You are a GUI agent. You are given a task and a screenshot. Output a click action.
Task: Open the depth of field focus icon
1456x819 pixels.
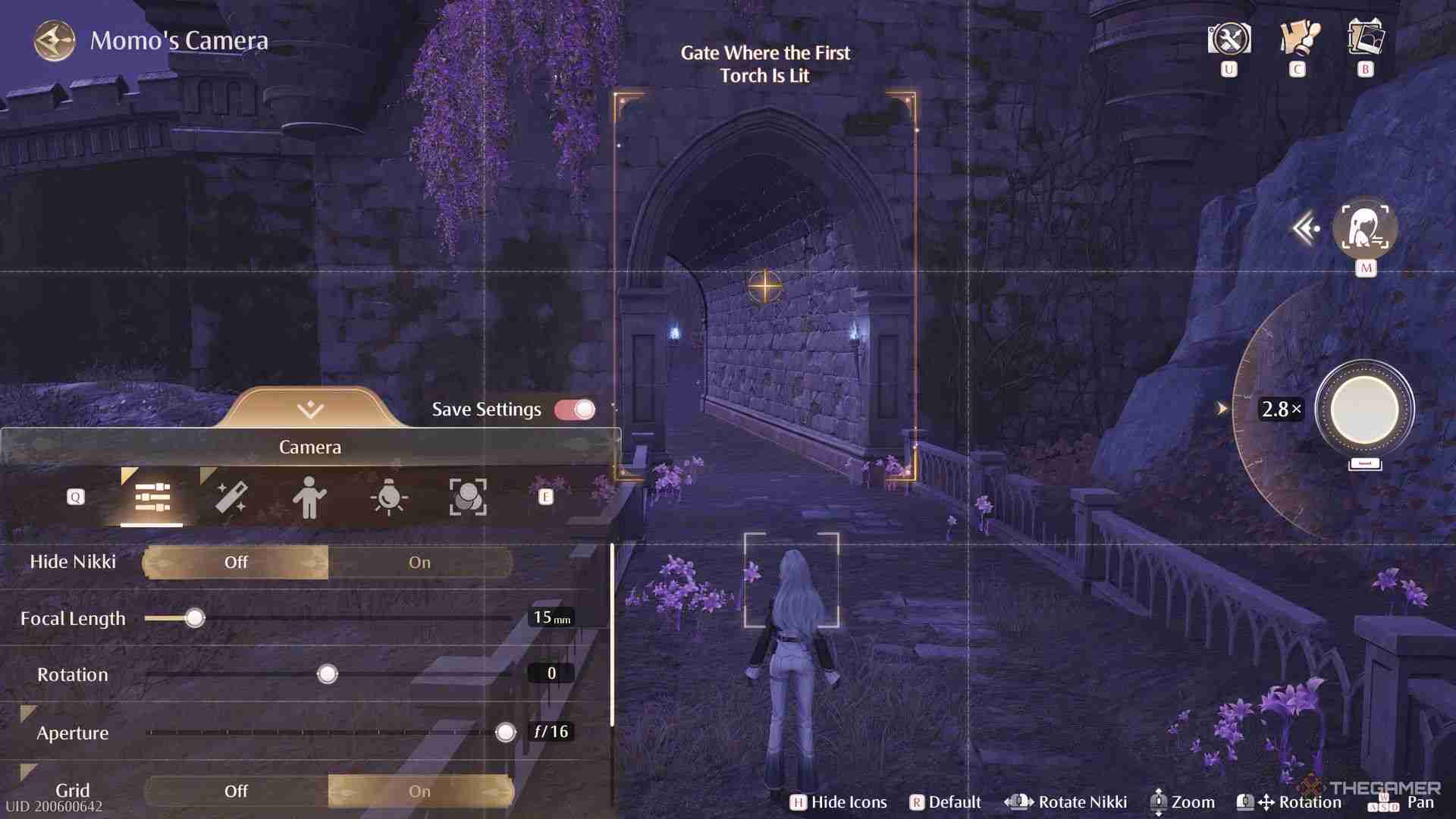[x=469, y=497]
